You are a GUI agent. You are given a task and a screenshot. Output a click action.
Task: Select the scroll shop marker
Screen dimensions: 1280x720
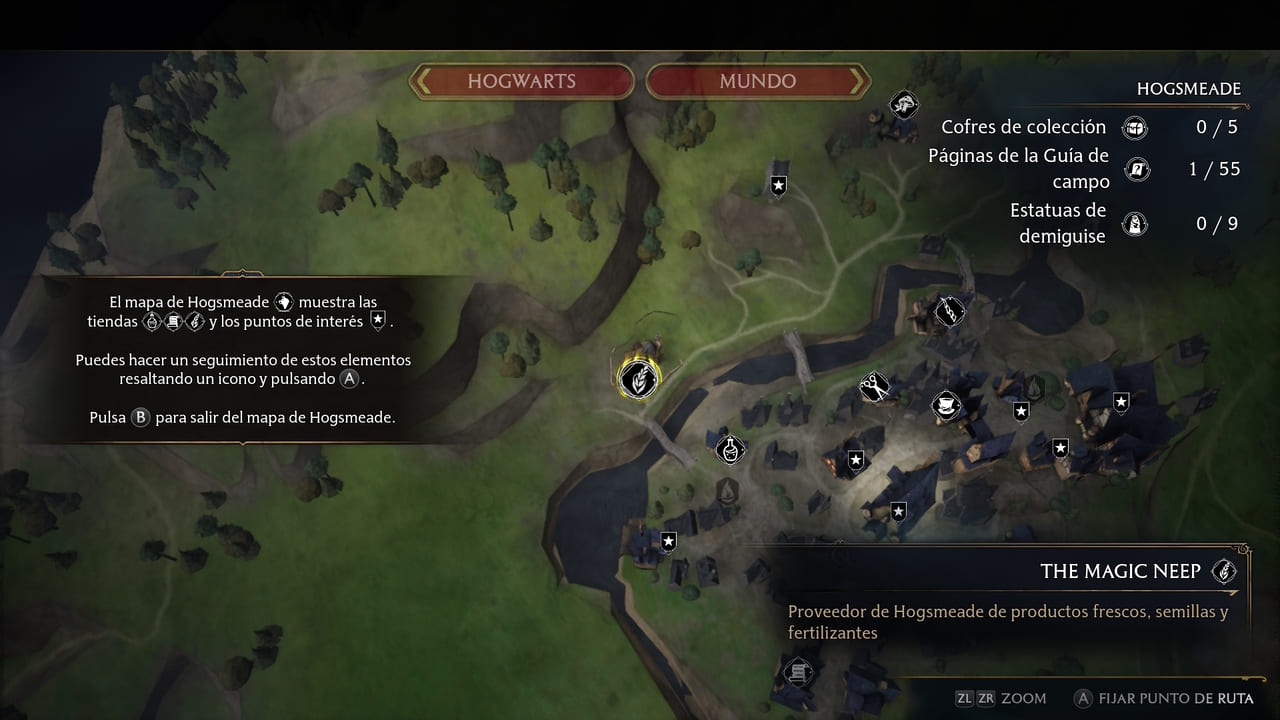click(798, 672)
